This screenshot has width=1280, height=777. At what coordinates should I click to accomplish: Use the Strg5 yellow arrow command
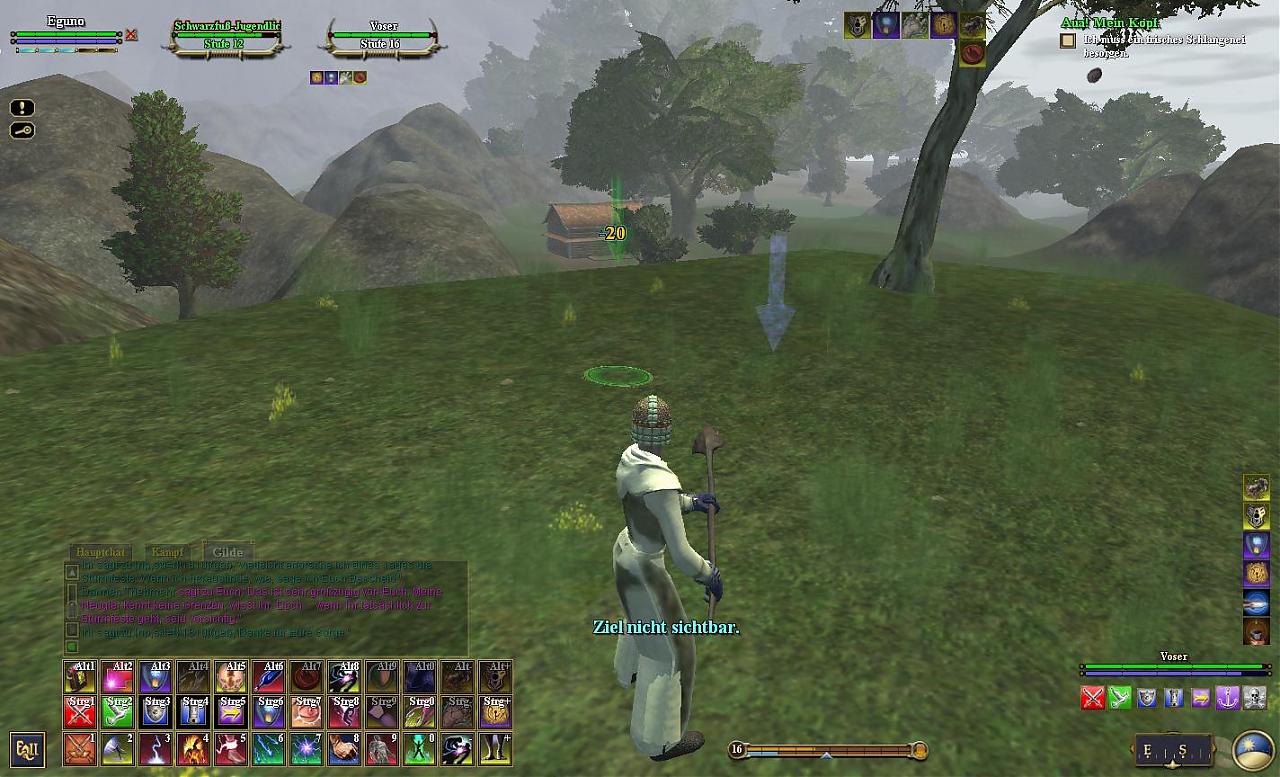coord(231,712)
